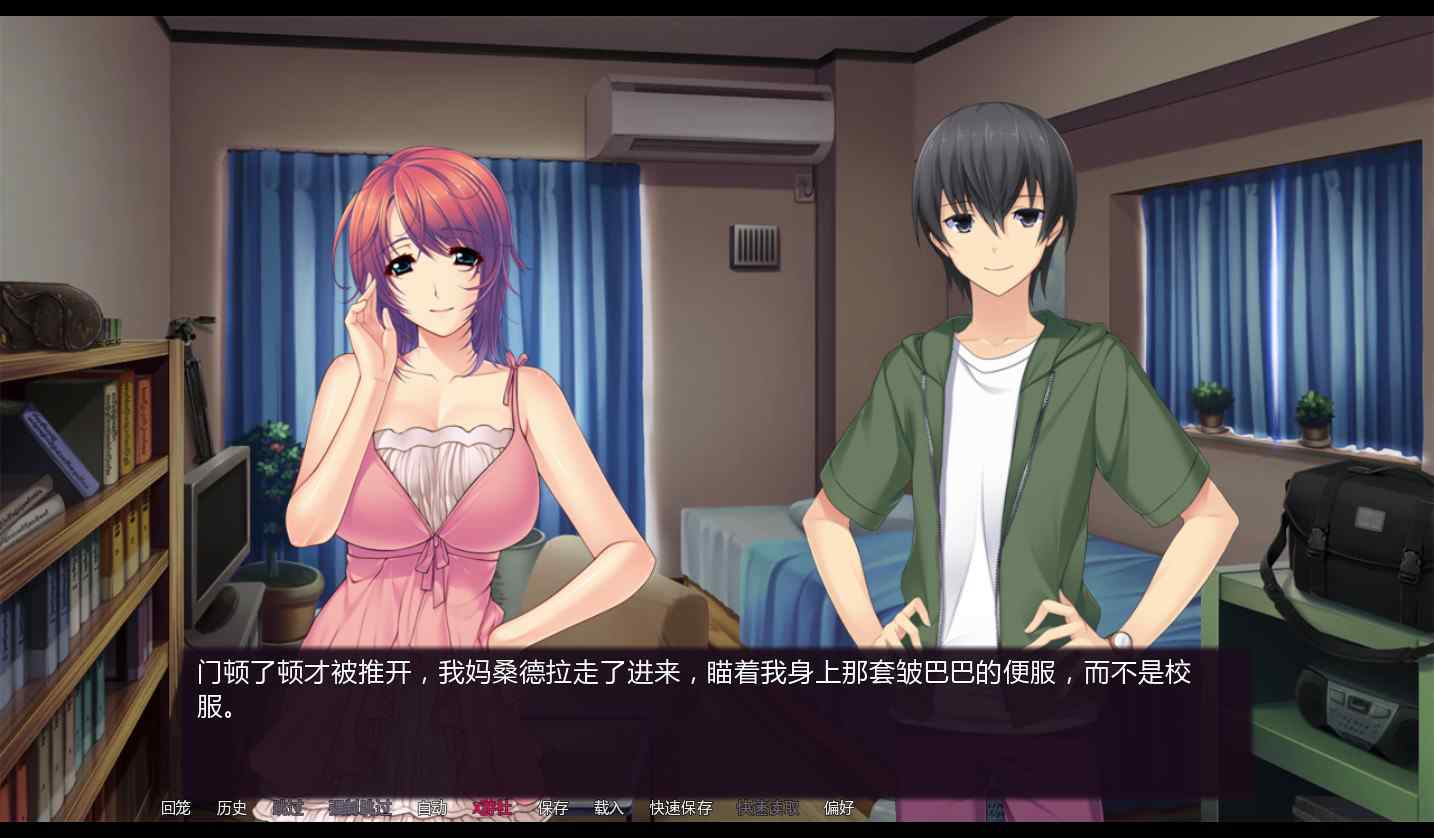
Task: Open the 偏好 preferences menu
Action: click(x=839, y=808)
